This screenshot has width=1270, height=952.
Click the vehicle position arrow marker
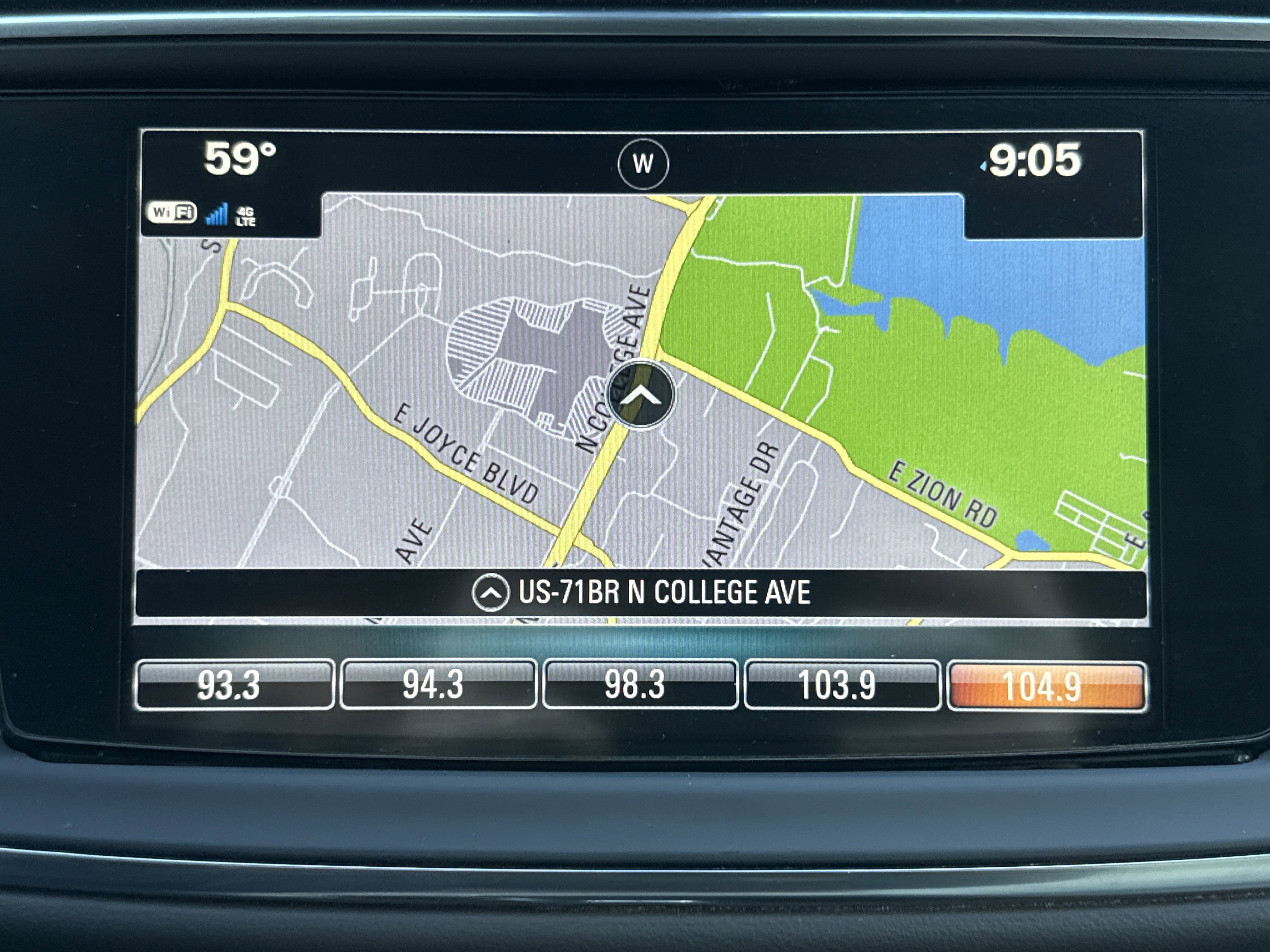641,395
